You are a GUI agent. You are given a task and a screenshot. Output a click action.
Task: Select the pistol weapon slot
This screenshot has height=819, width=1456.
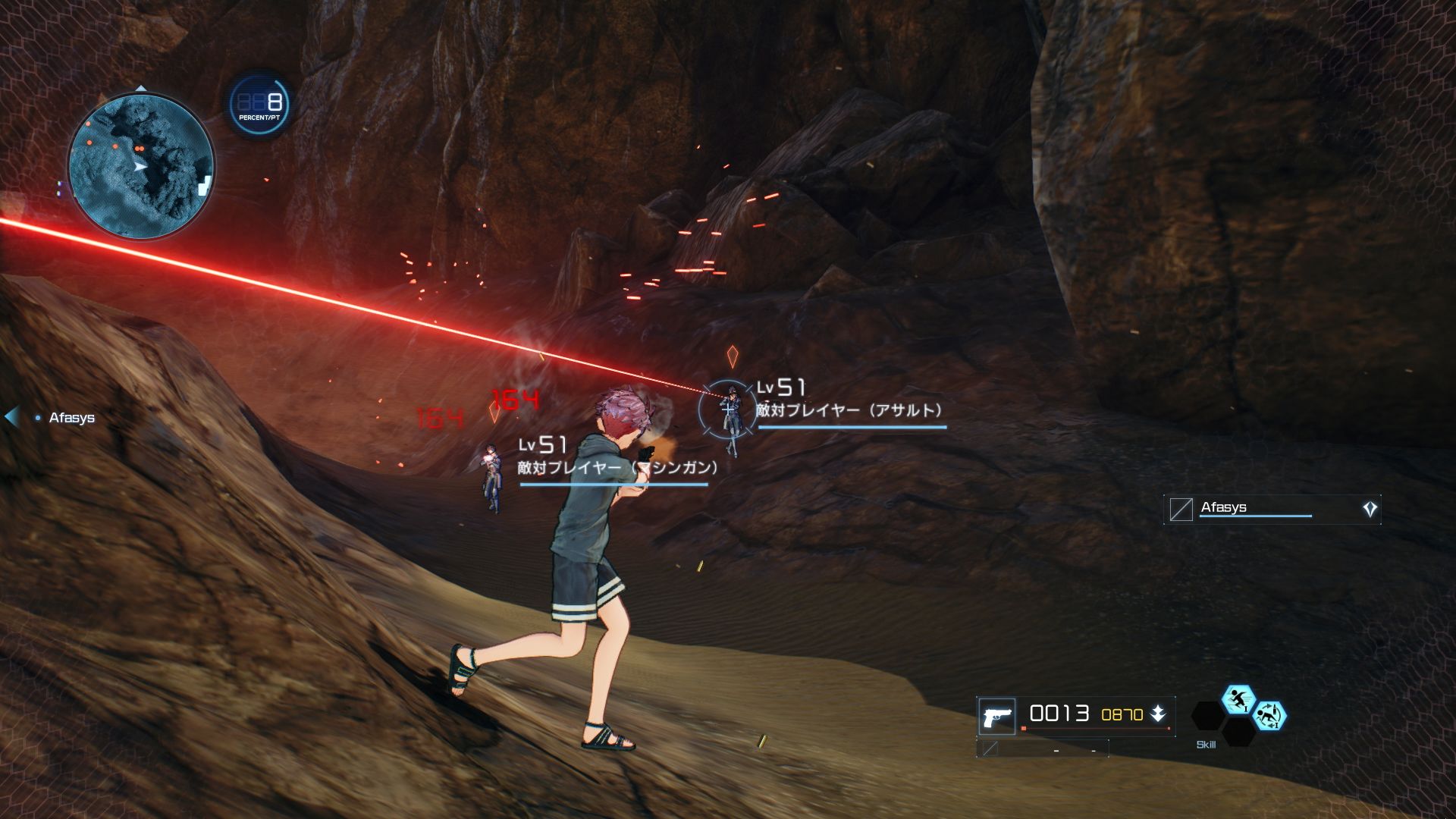pos(996,716)
